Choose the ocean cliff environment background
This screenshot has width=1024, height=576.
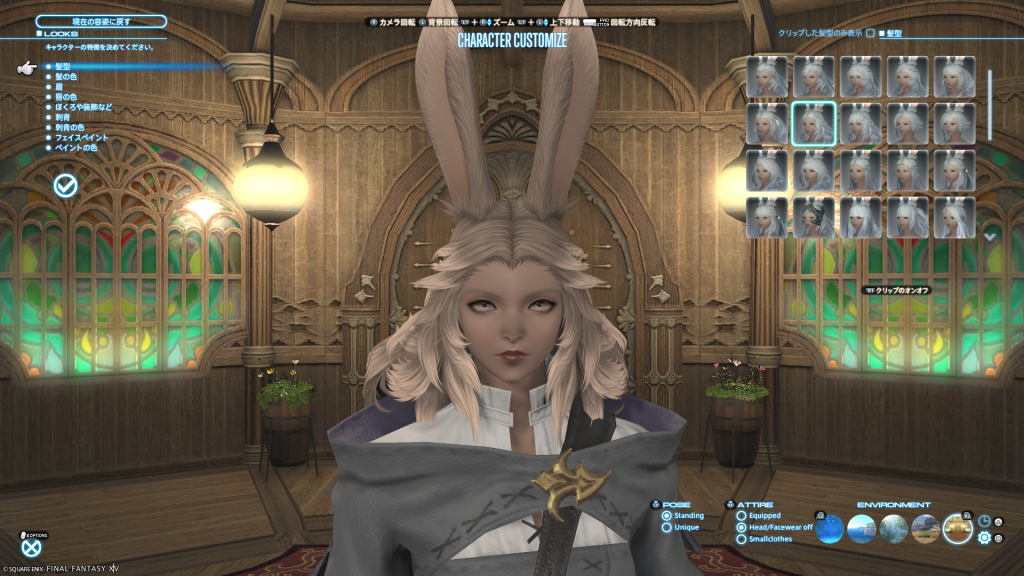(862, 528)
